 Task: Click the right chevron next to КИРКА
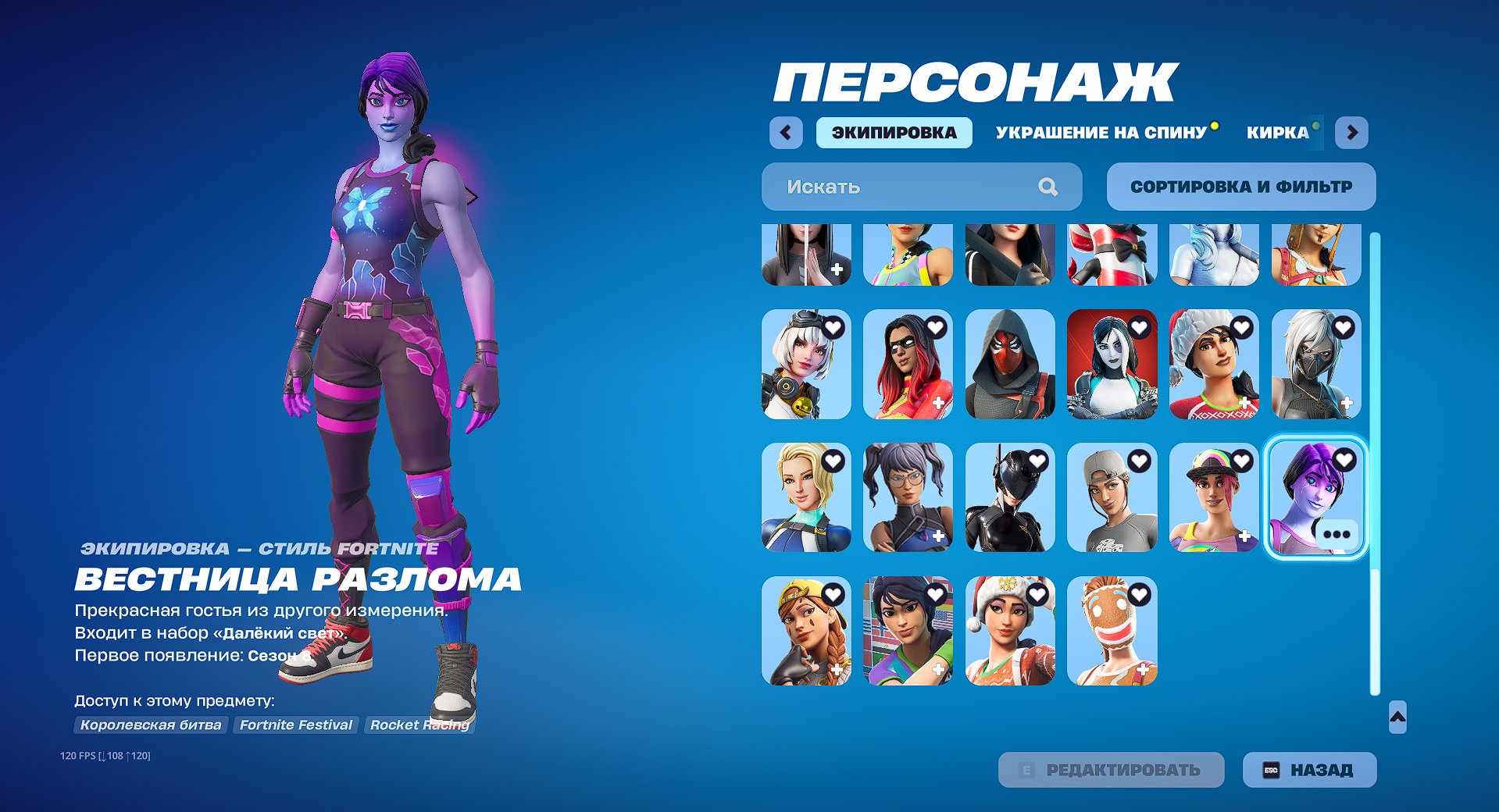pos(1353,133)
